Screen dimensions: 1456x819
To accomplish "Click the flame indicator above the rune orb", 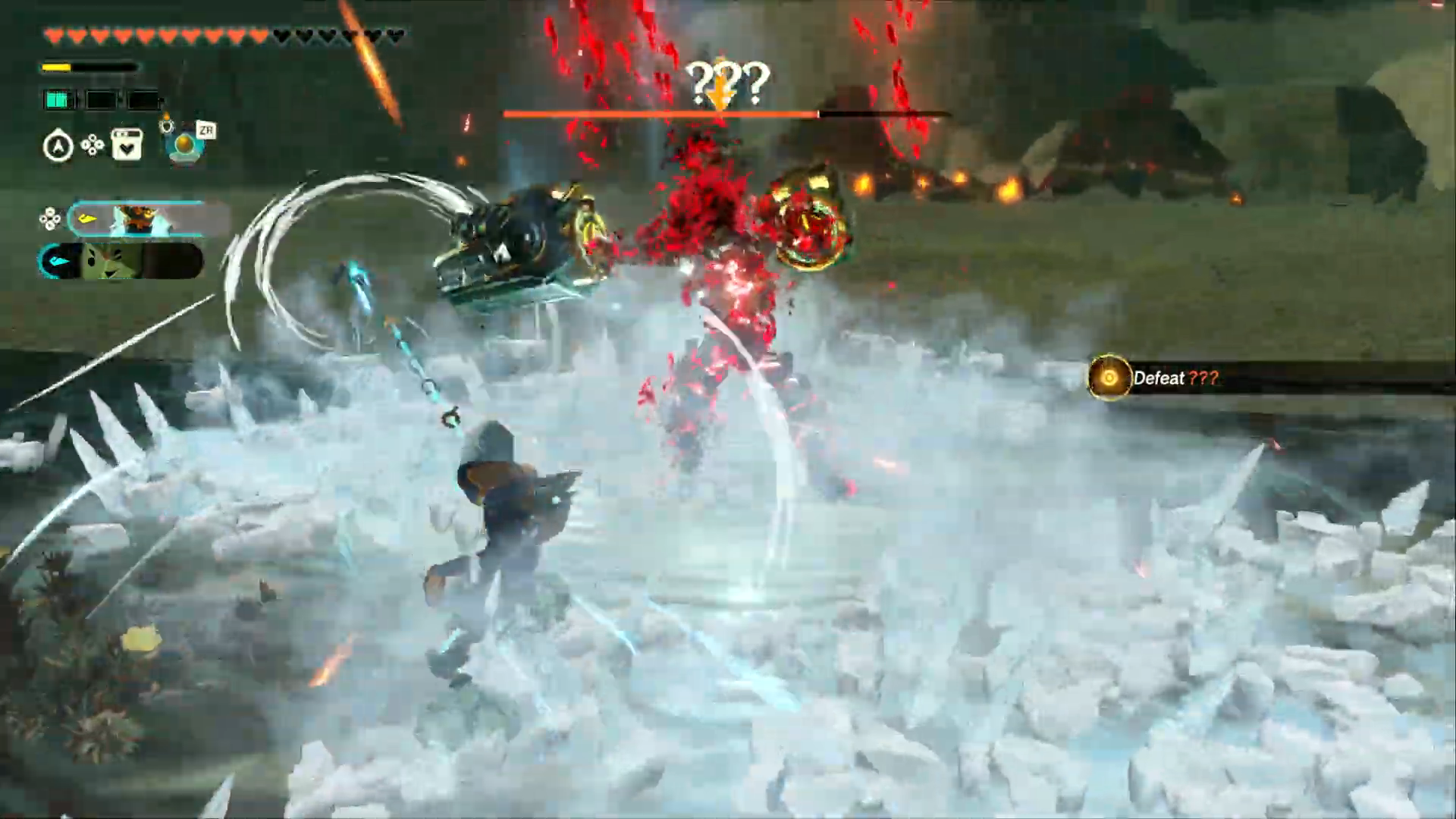I will point(167,115).
